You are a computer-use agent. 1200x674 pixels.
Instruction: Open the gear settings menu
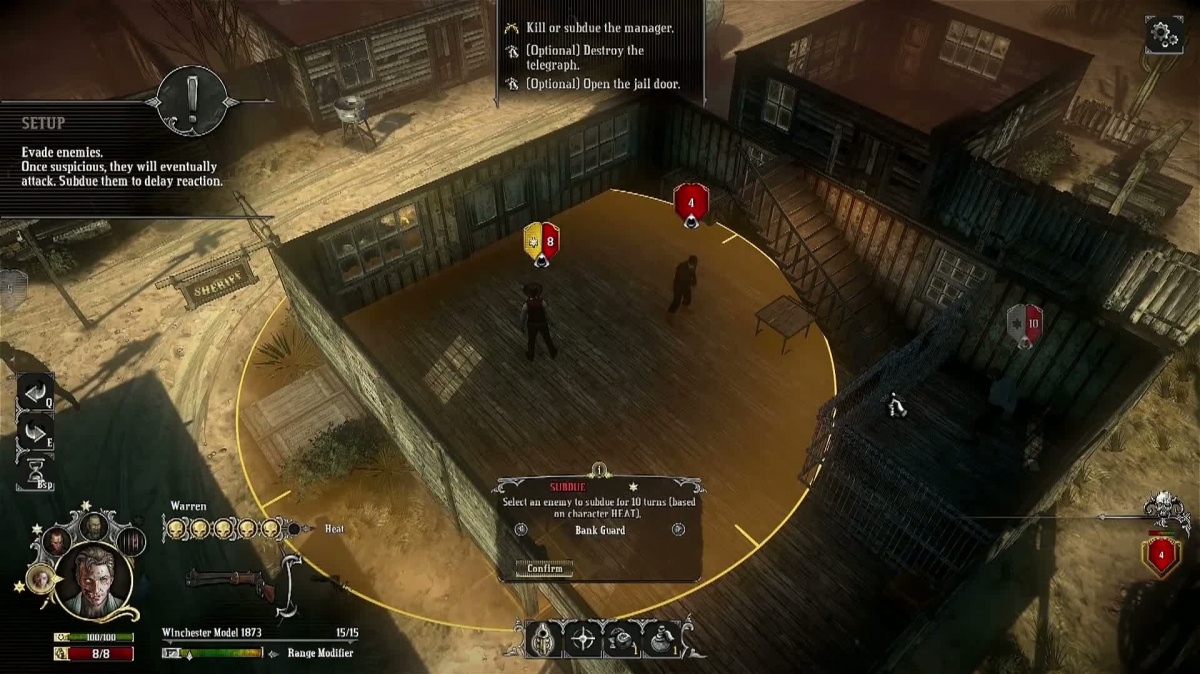coord(1164,34)
